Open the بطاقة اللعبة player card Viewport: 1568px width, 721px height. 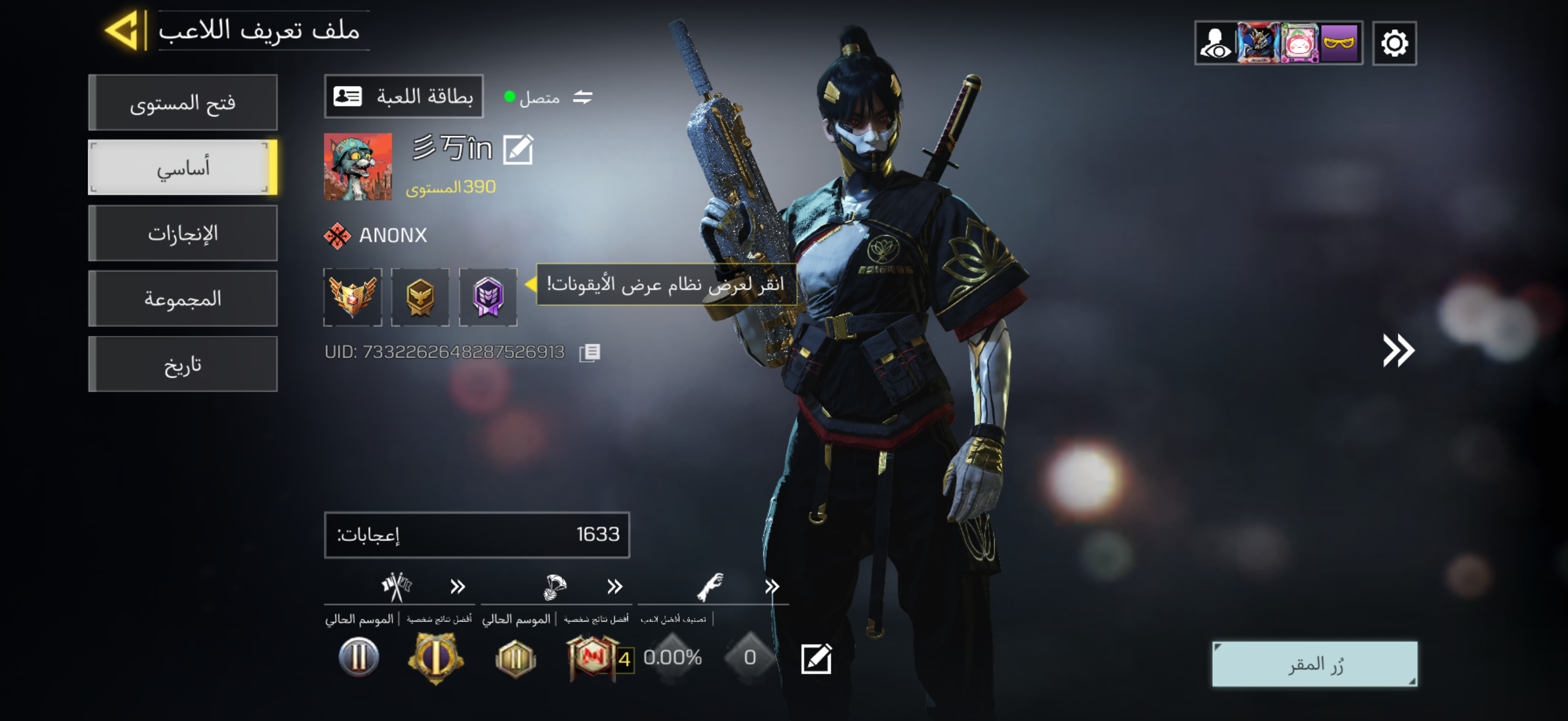404,97
